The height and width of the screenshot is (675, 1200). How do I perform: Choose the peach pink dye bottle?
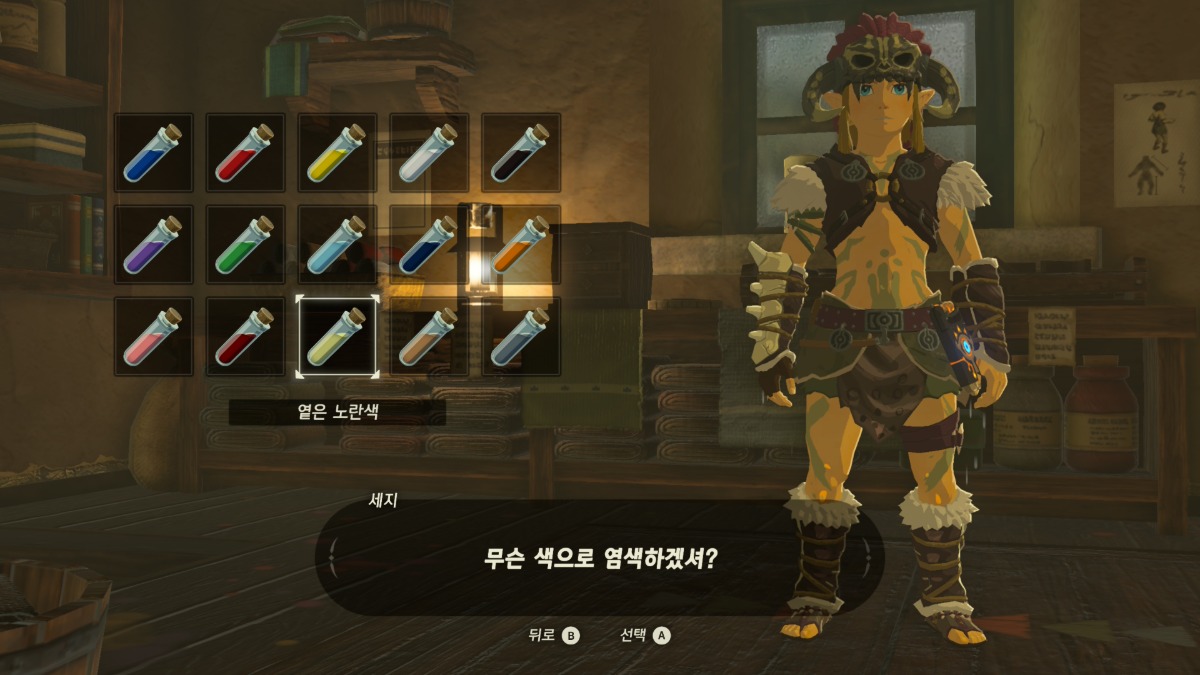pos(153,336)
